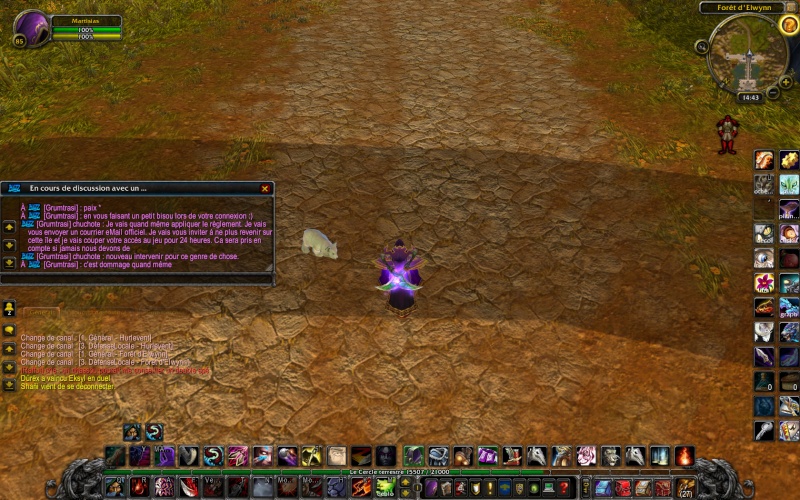
Task: Click the clock showing 14:43
Action: 750,98
